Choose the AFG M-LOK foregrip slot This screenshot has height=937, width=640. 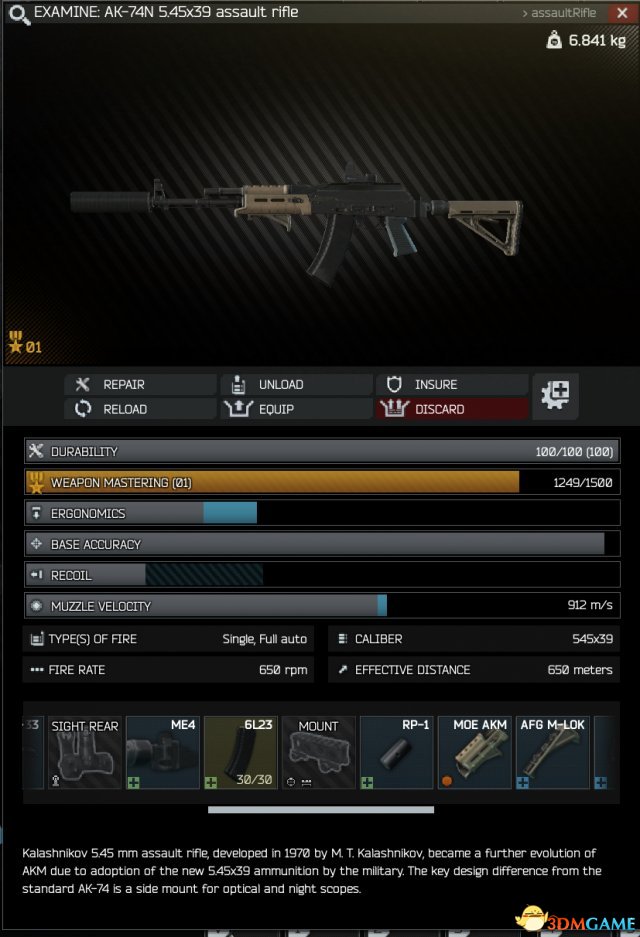click(x=552, y=752)
